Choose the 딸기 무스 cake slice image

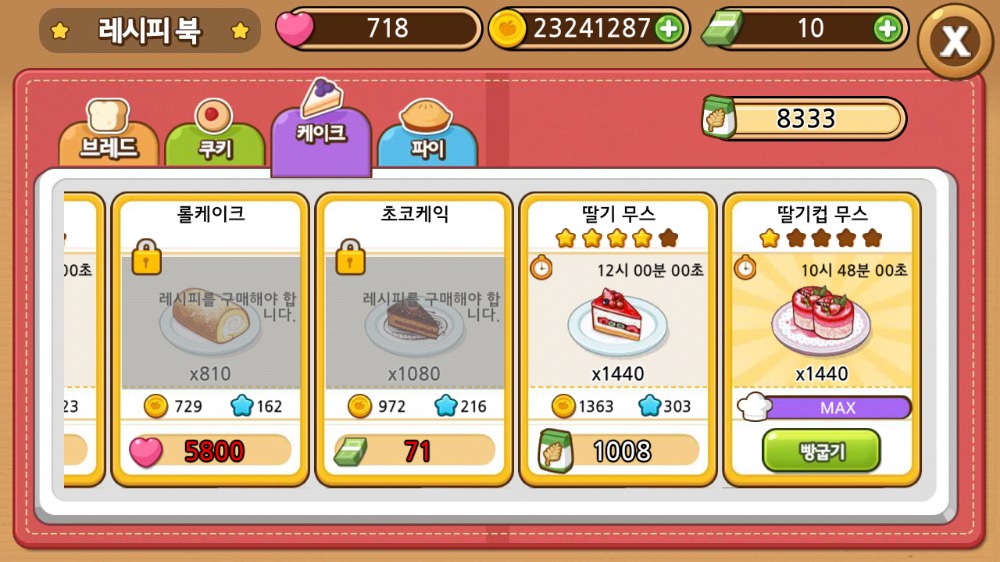tap(618, 321)
